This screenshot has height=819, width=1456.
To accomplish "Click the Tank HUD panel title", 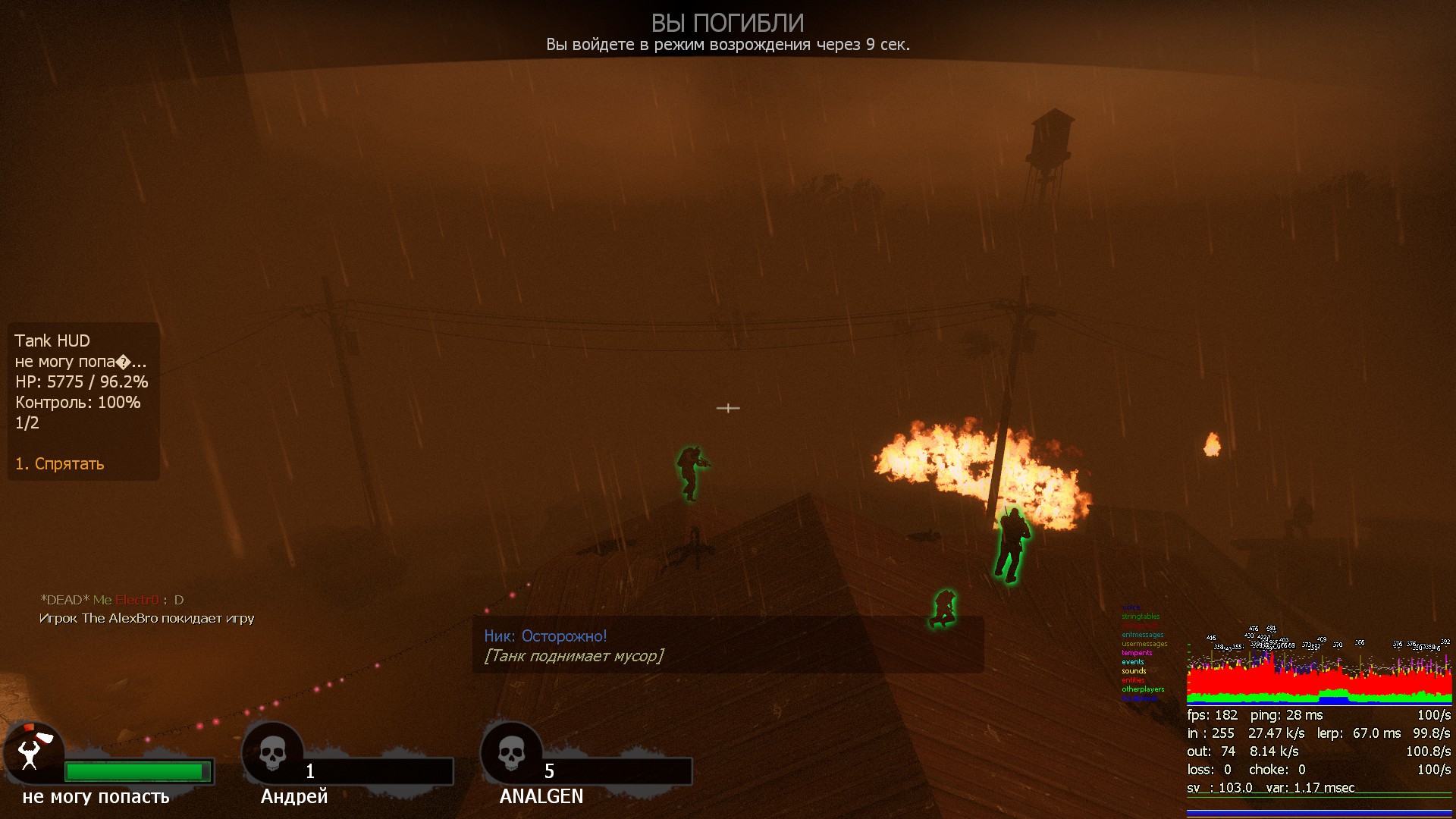I will point(52,341).
